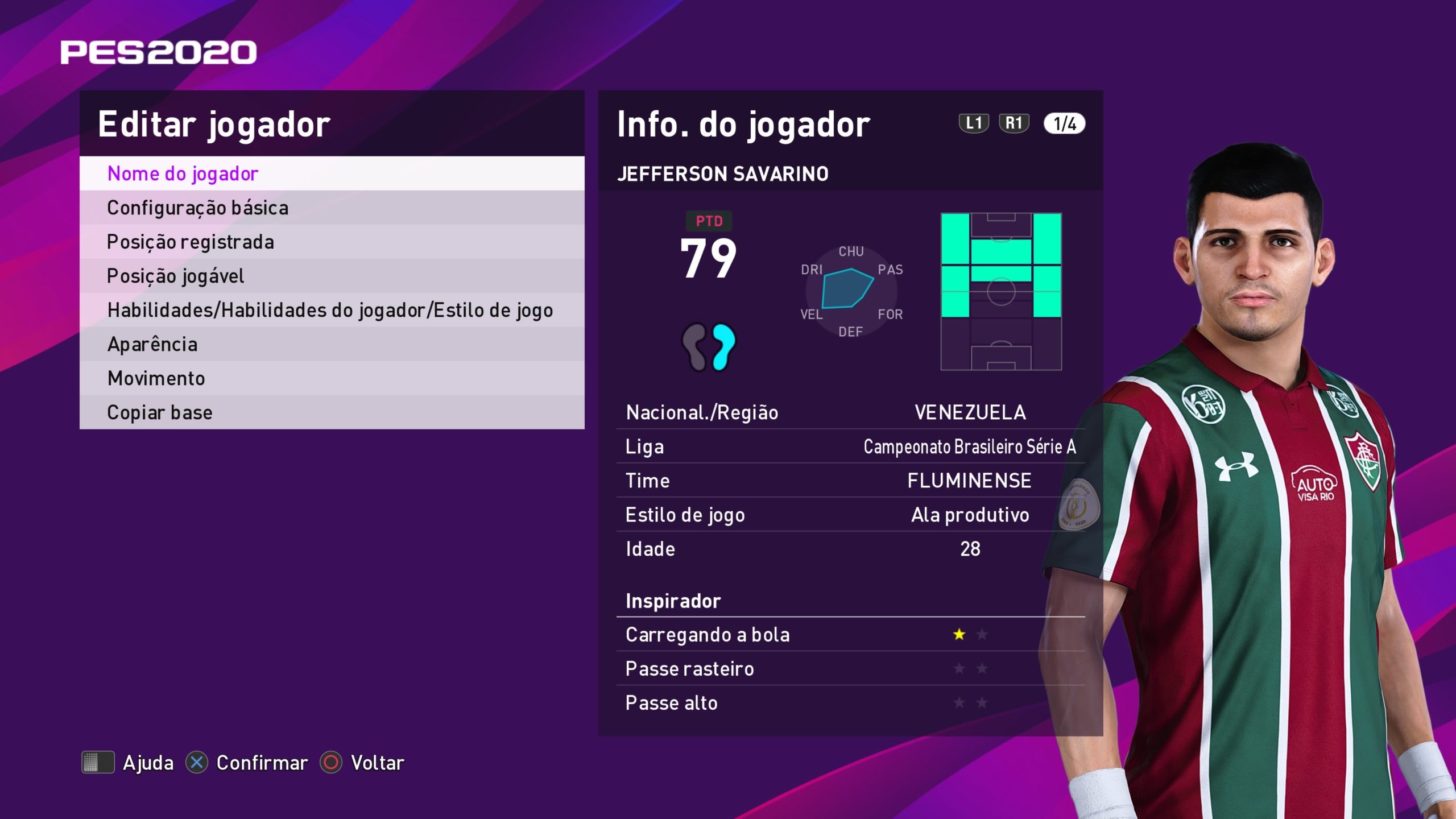
Task: Select the 'Copiar base' option
Action: (x=332, y=412)
